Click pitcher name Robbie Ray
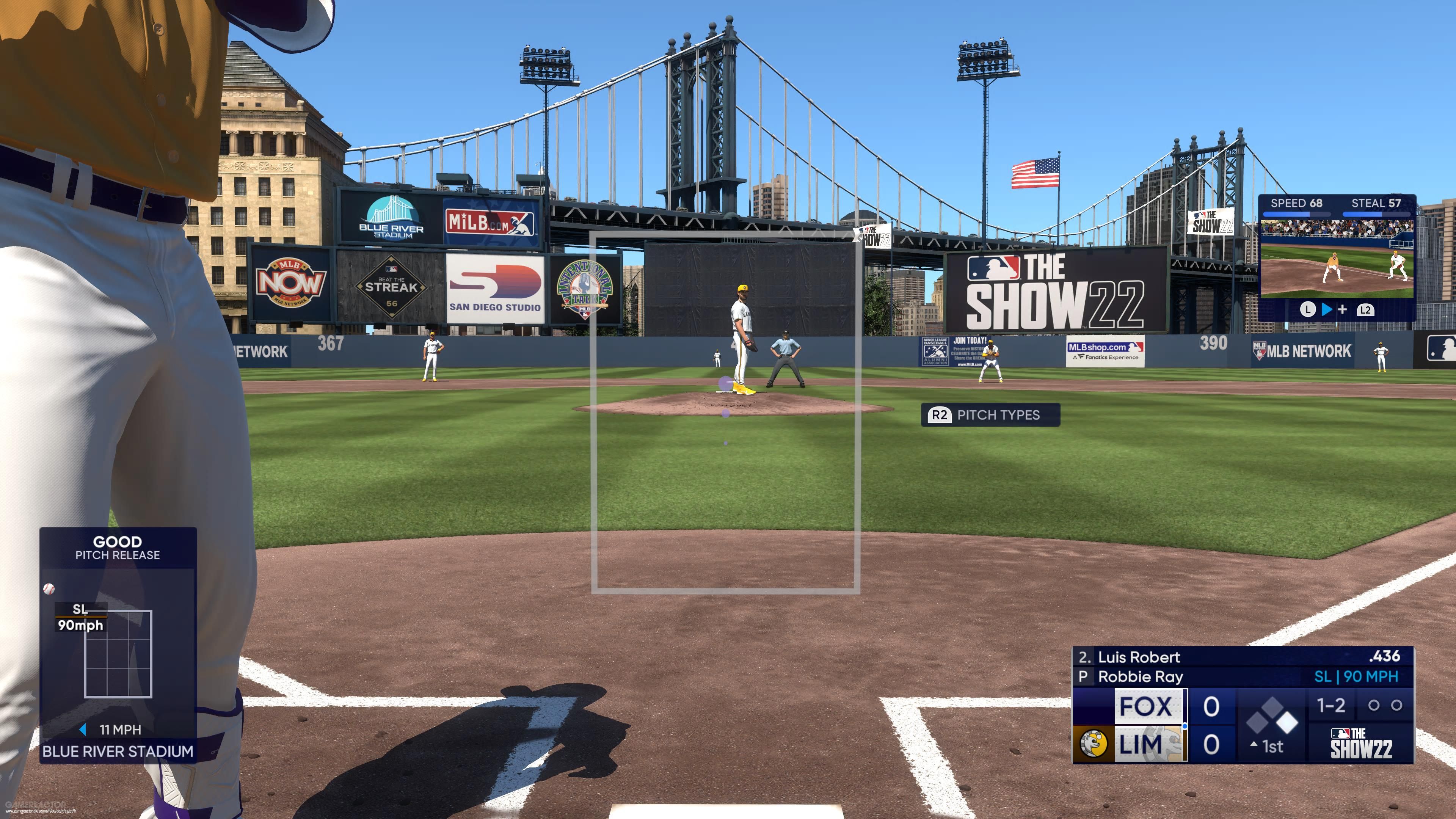This screenshot has width=1456, height=819. coord(1141,676)
